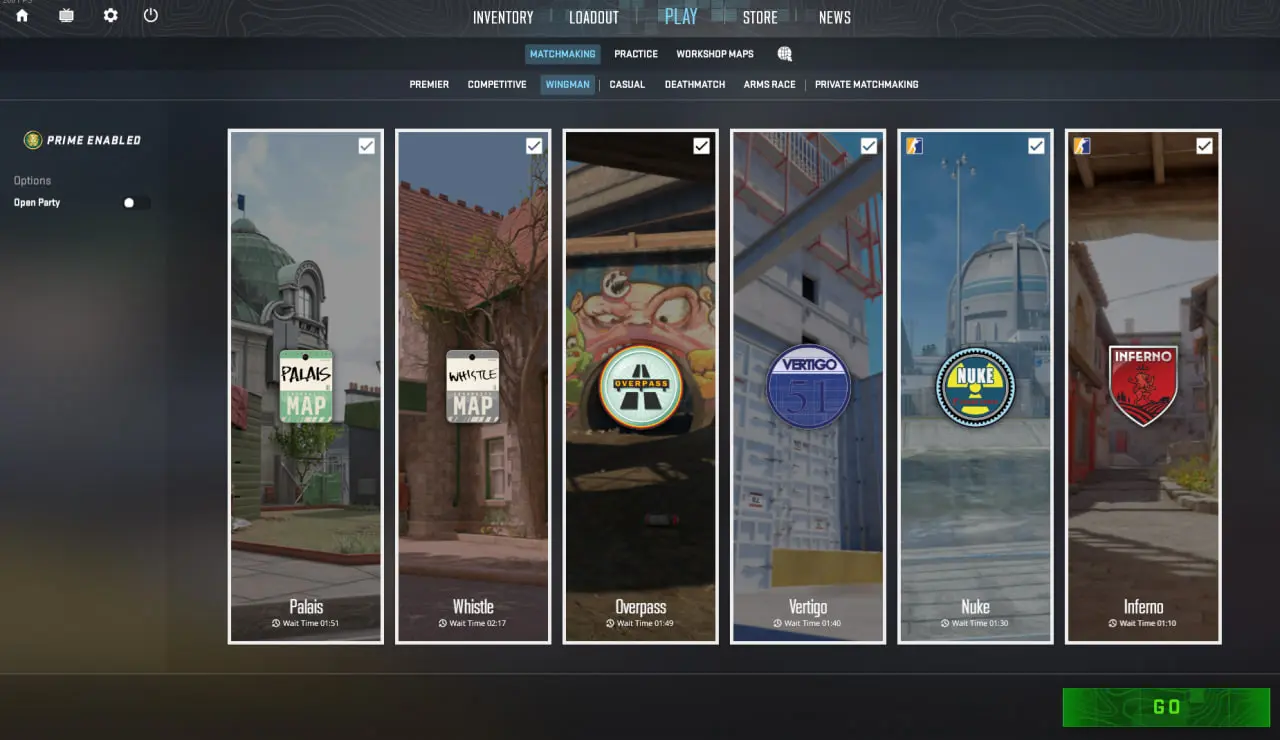The width and height of the screenshot is (1280, 740).
Task: Choose the Casual game mode
Action: pos(627,85)
